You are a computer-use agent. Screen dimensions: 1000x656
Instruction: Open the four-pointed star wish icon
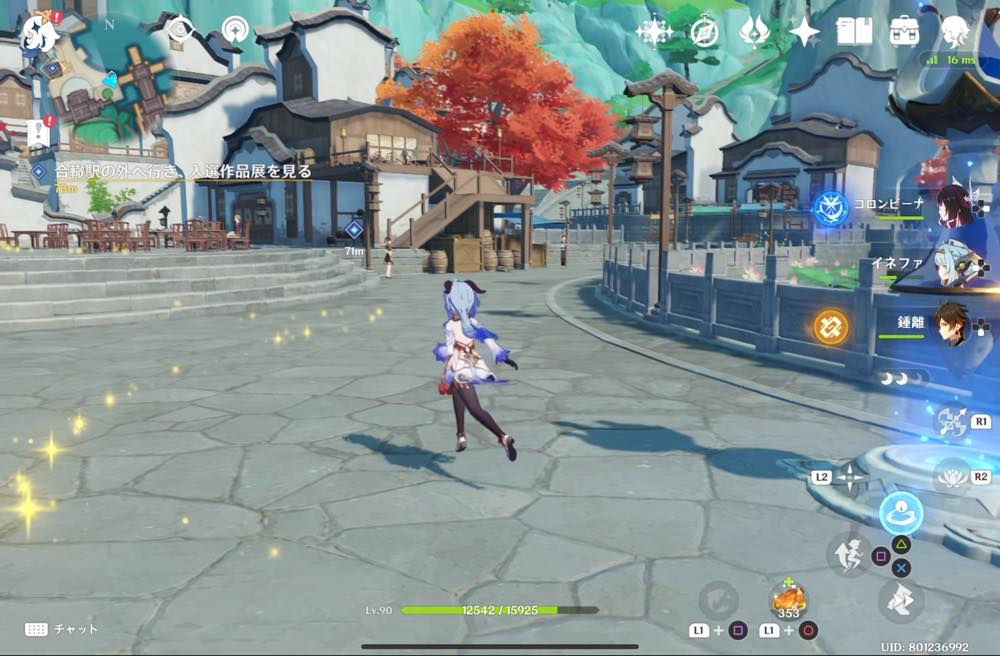point(804,32)
